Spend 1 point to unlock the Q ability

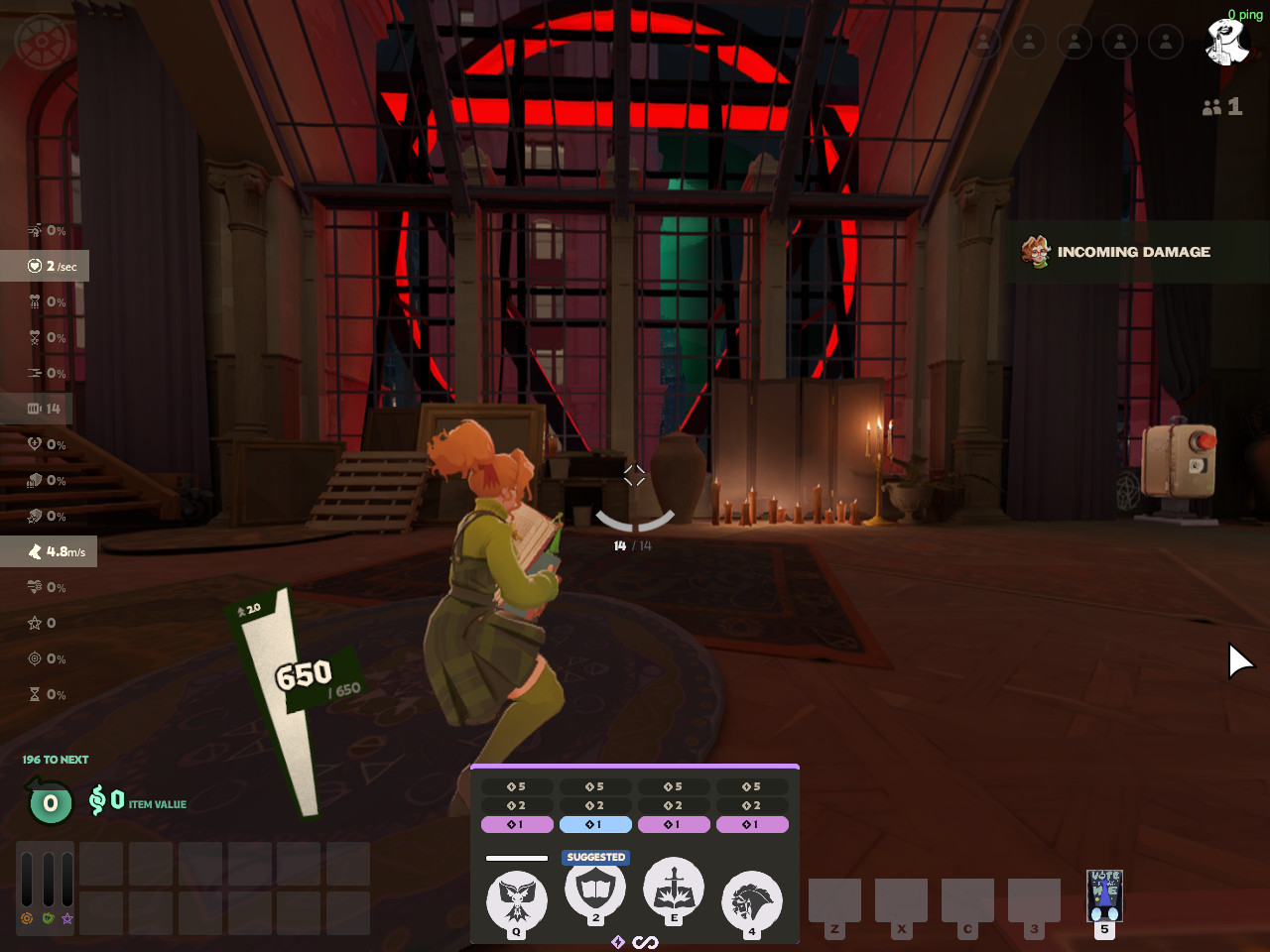[517, 824]
